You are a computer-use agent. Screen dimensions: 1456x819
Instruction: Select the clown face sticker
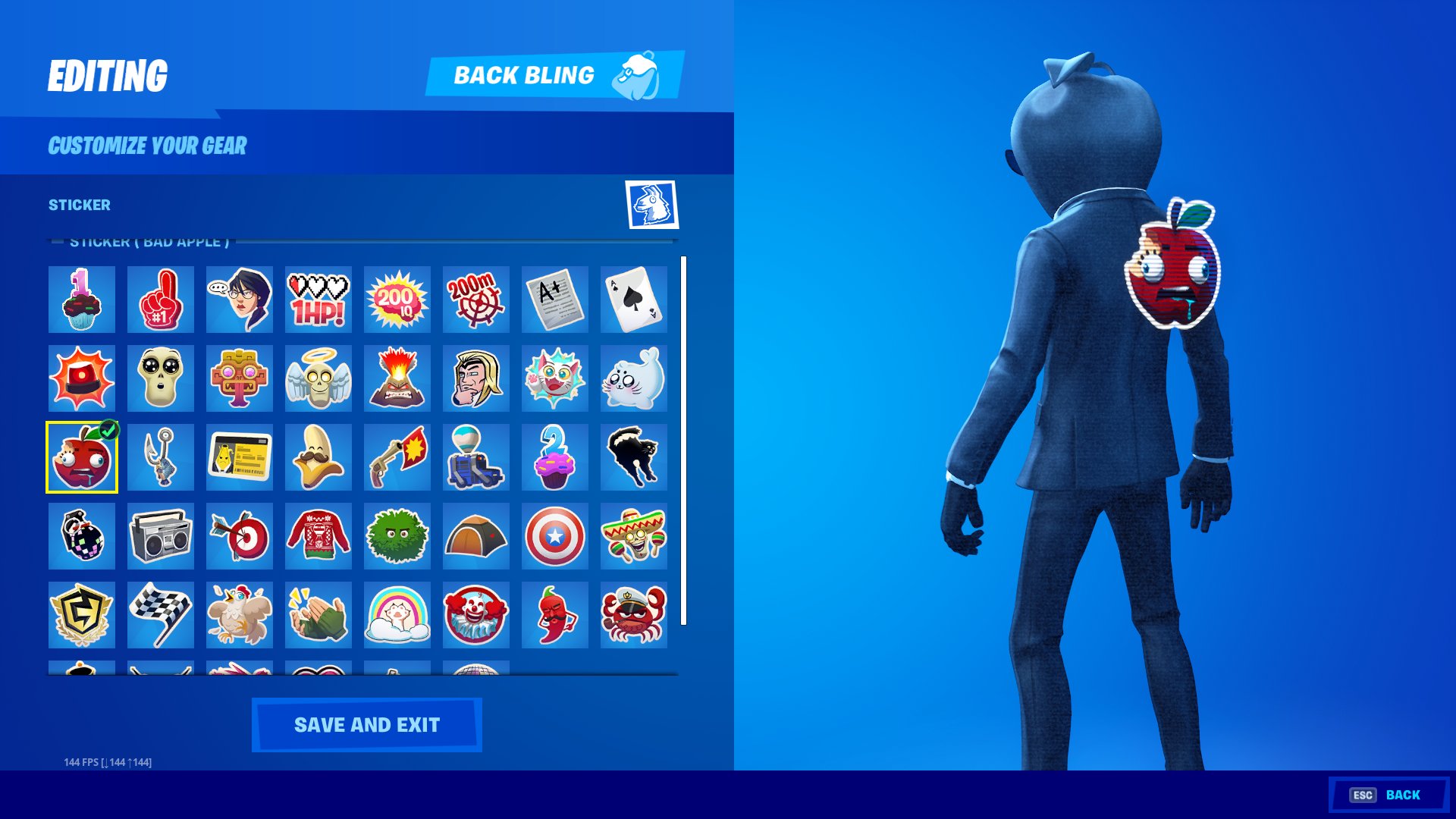tap(476, 616)
